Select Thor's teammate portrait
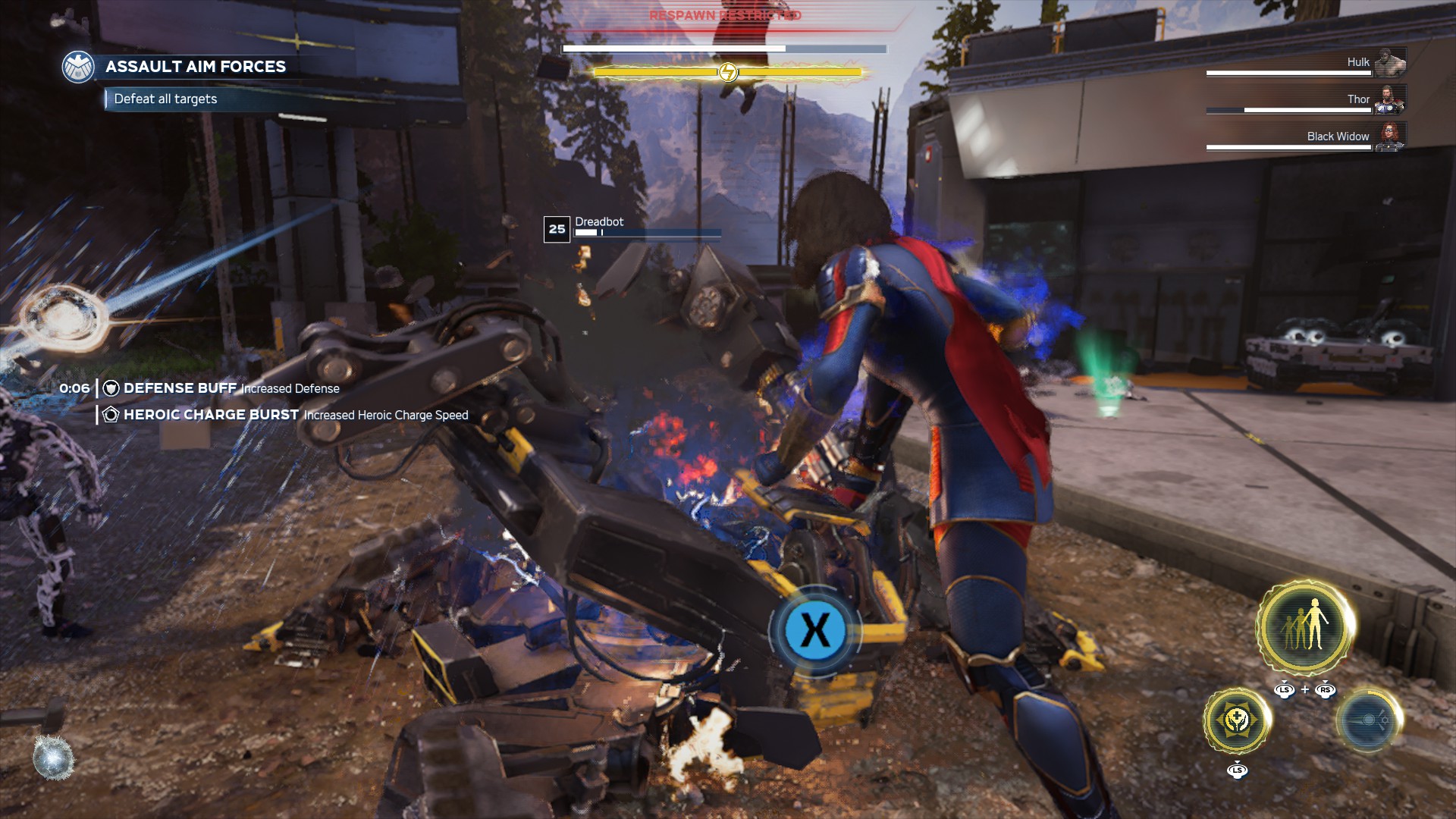 pyautogui.click(x=1390, y=99)
